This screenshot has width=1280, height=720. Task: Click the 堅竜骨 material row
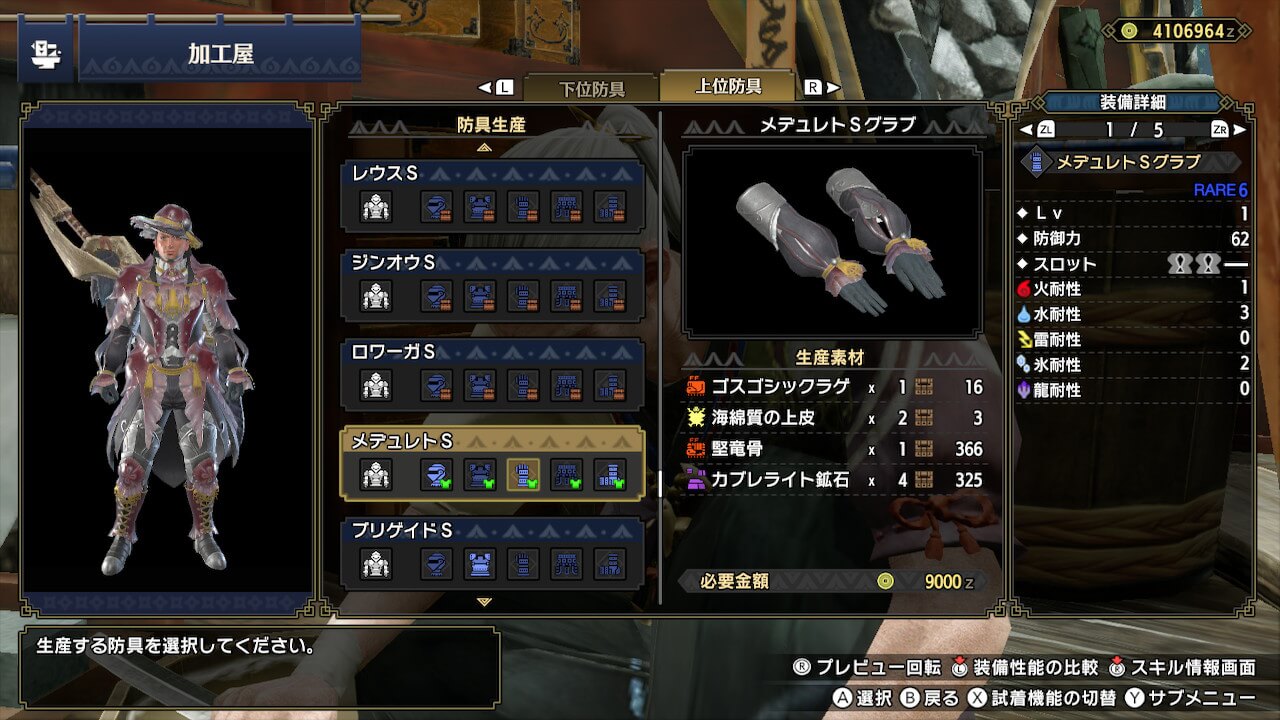coord(835,449)
